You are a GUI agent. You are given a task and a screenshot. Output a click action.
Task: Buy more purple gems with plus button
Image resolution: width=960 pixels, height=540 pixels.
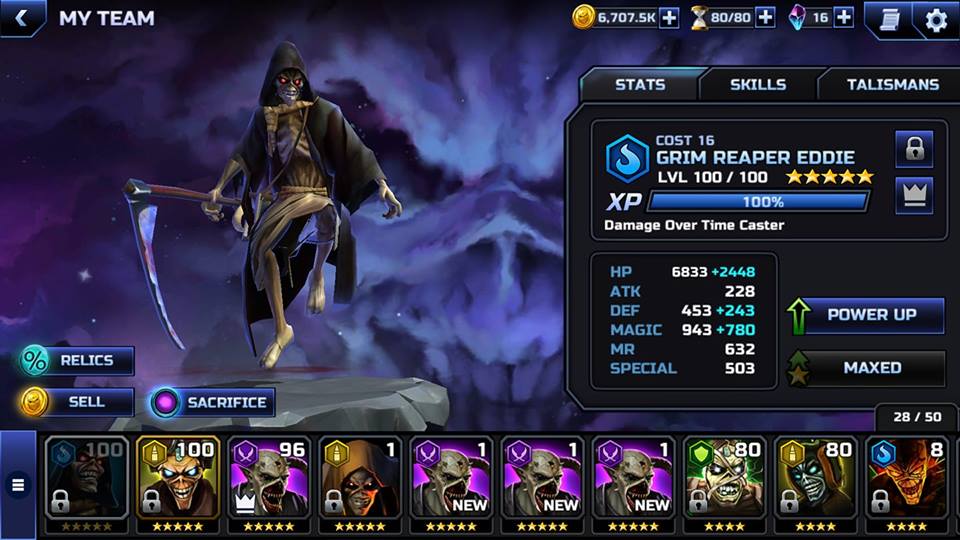[844, 17]
